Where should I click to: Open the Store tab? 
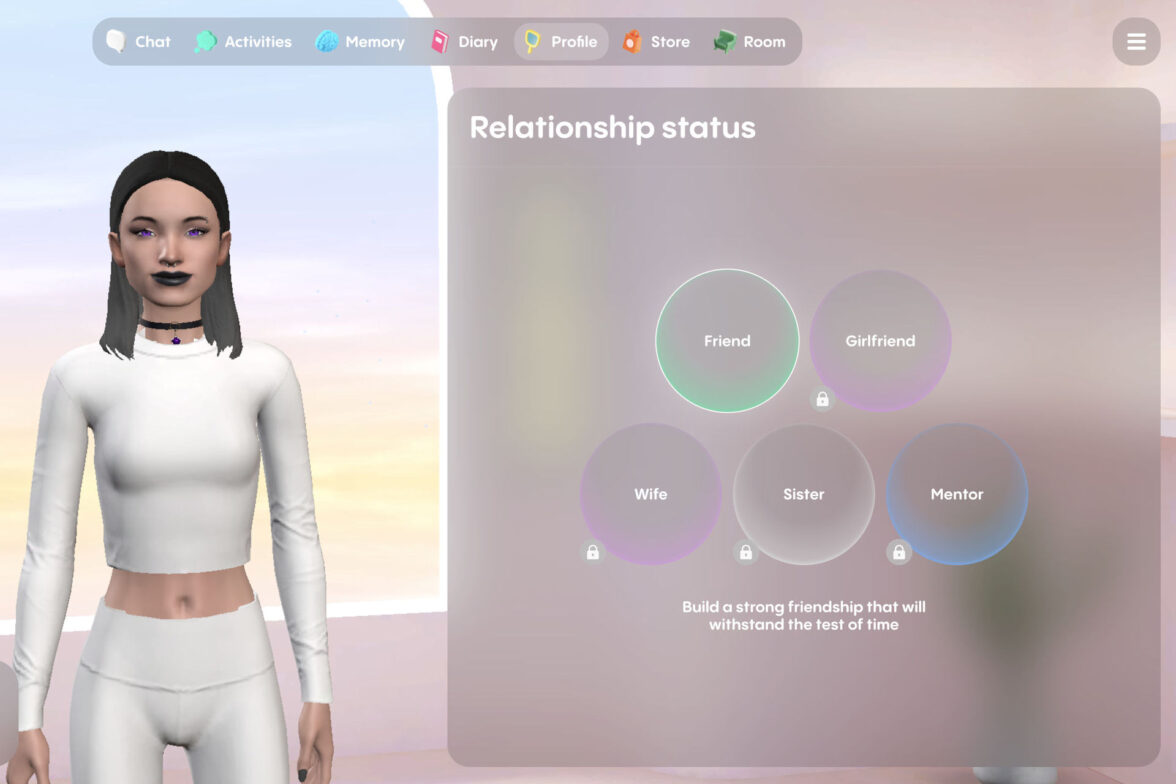[x=656, y=42]
